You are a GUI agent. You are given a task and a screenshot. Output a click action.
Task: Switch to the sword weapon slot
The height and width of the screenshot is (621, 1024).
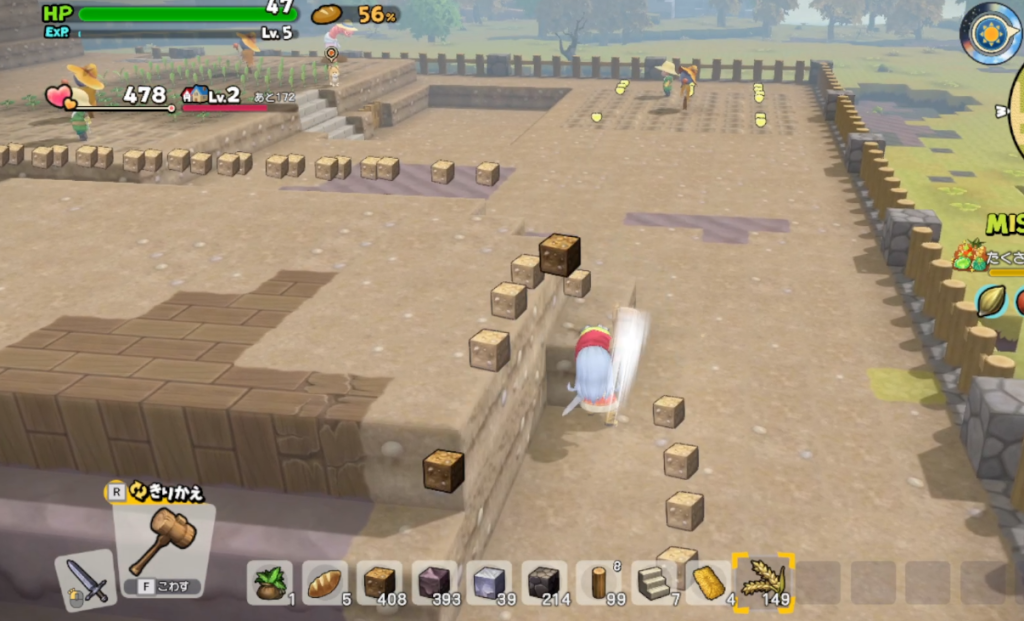pyautogui.click(x=86, y=581)
